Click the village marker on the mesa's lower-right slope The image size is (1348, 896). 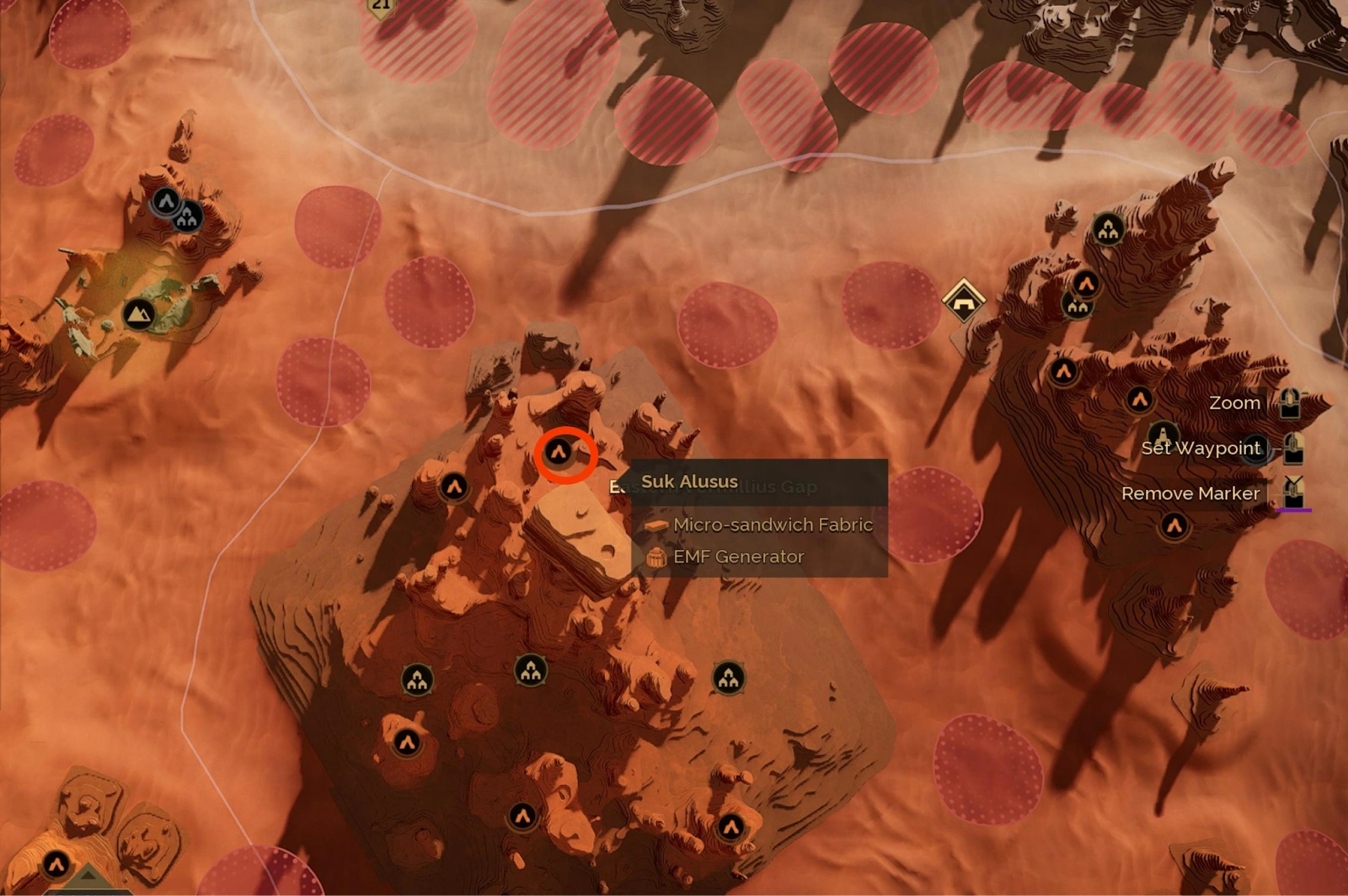point(727,678)
